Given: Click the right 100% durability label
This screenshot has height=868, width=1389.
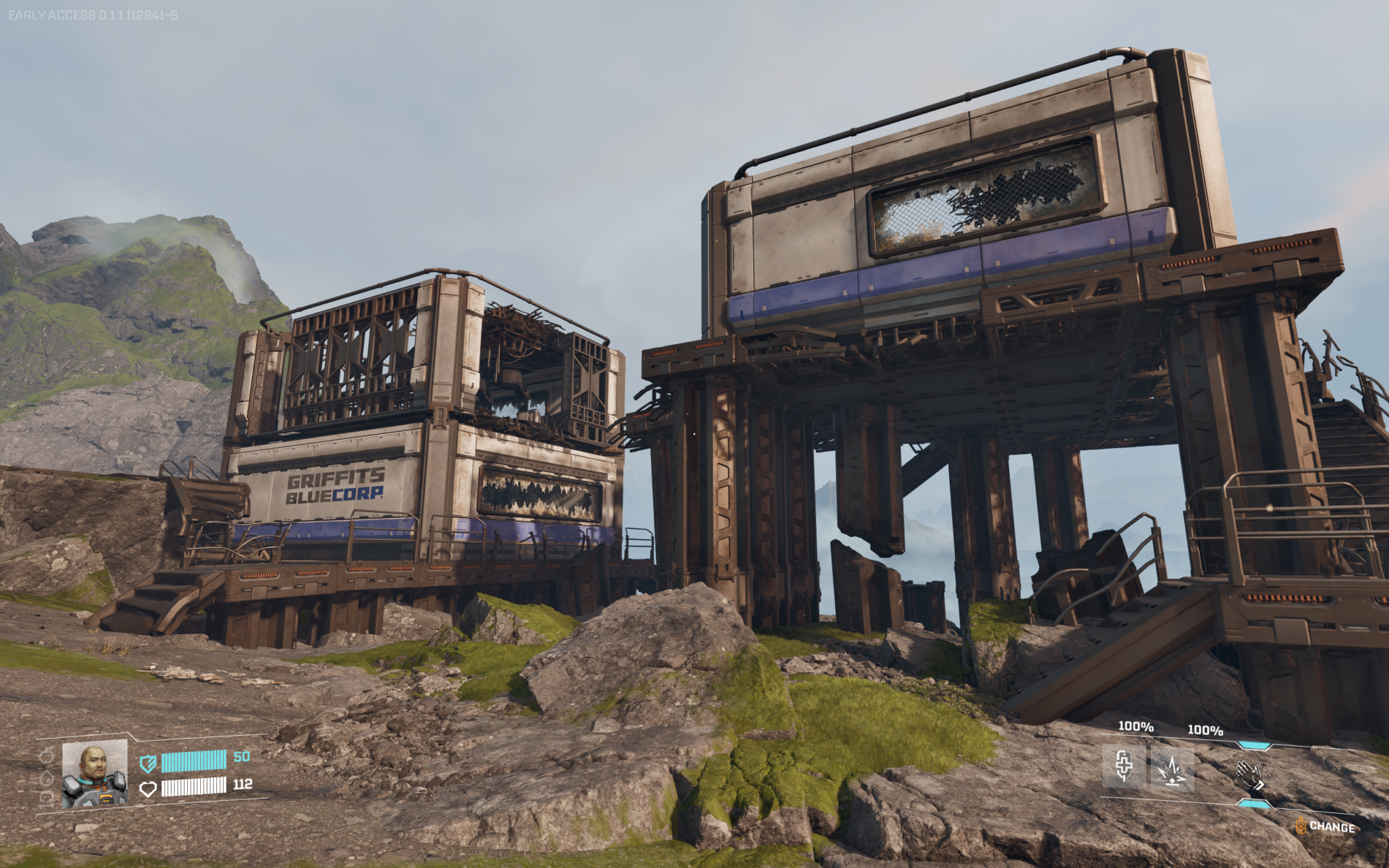Looking at the screenshot, I should click(x=1205, y=730).
